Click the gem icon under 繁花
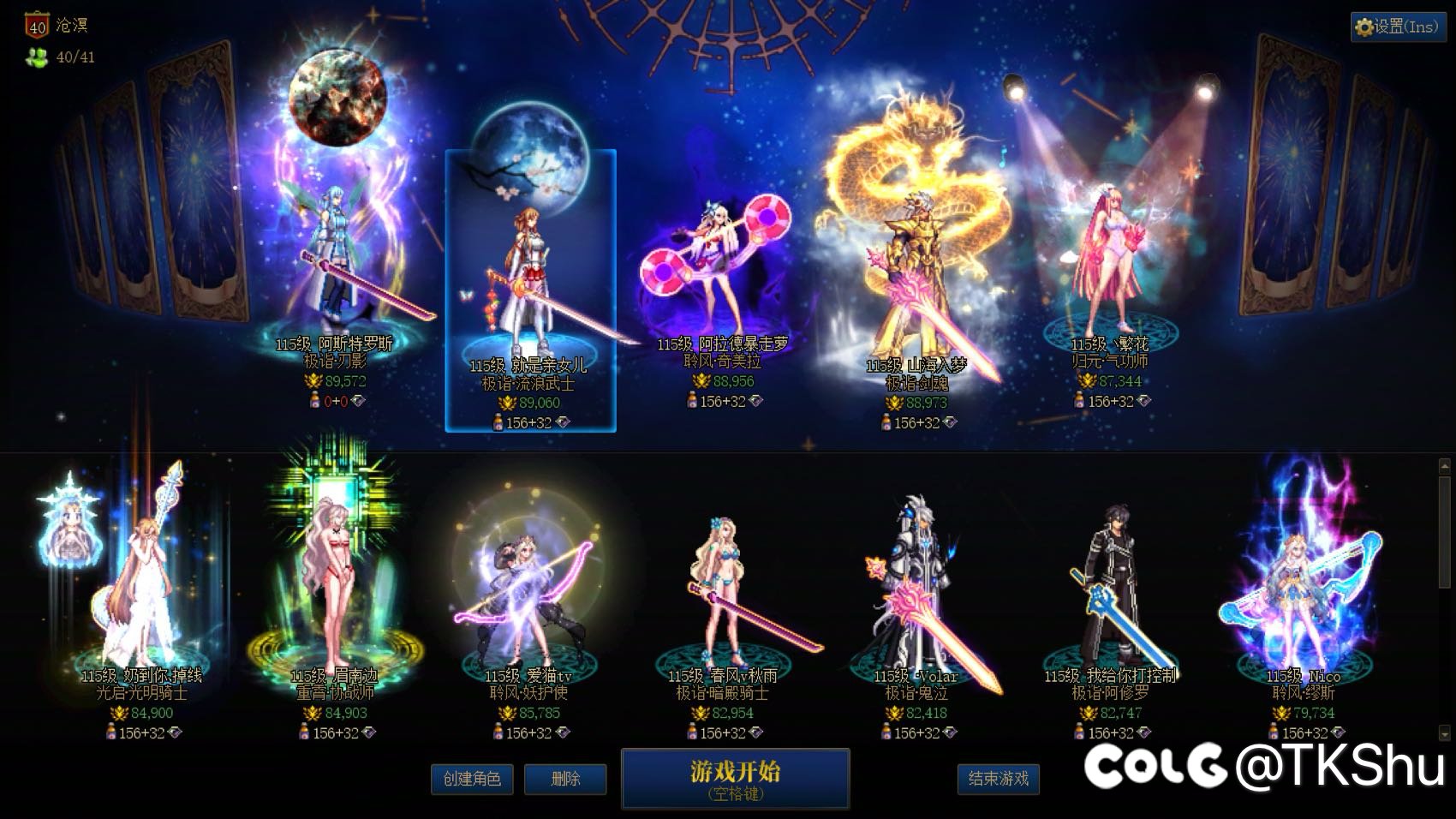The image size is (1456, 819). pos(1144,400)
